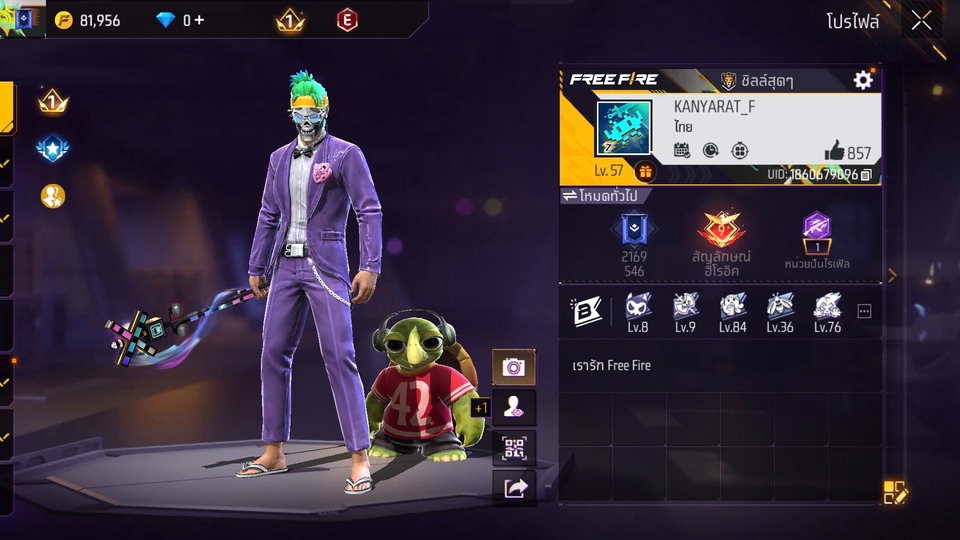Viewport: 960px width, 540px height.
Task: Show the QR code scanner button
Action: tap(514, 447)
